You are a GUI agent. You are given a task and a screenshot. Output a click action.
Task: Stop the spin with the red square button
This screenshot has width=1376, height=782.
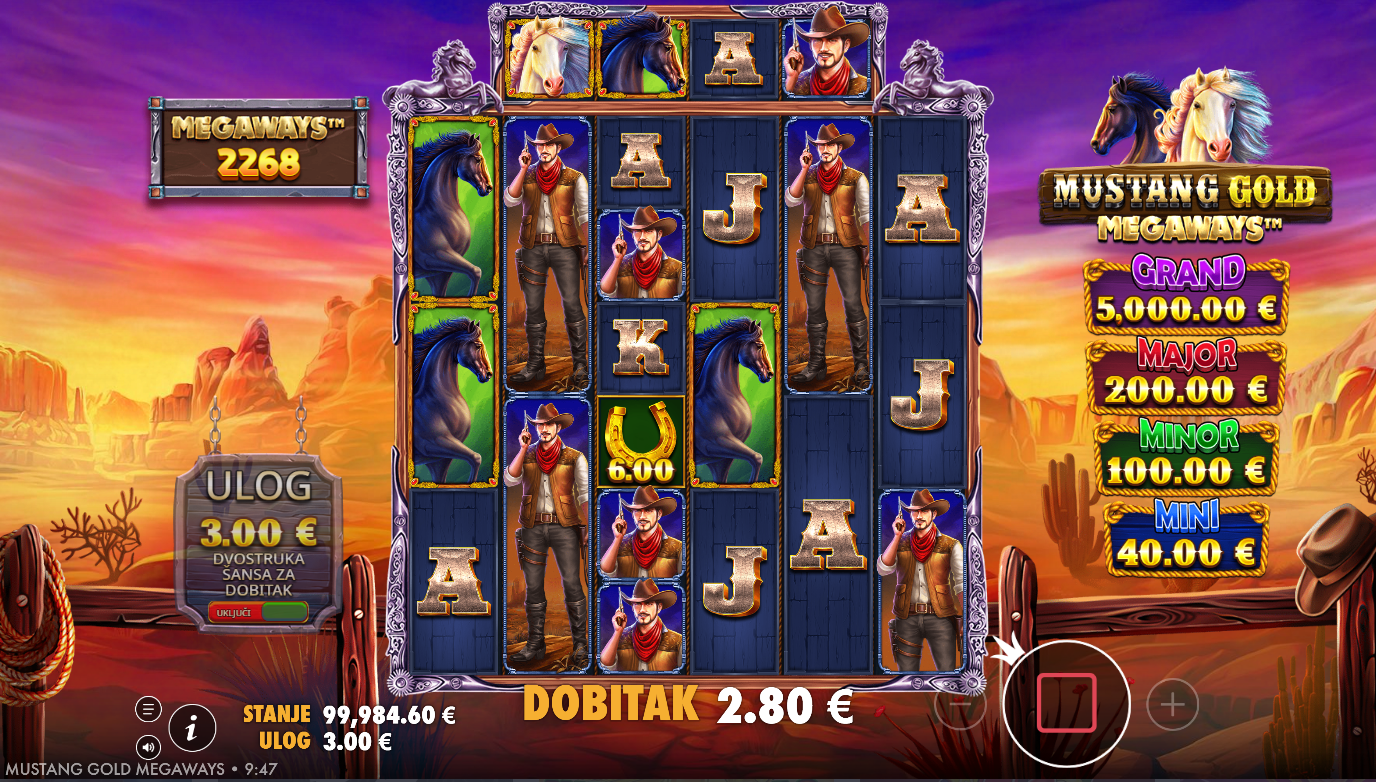click(1066, 703)
